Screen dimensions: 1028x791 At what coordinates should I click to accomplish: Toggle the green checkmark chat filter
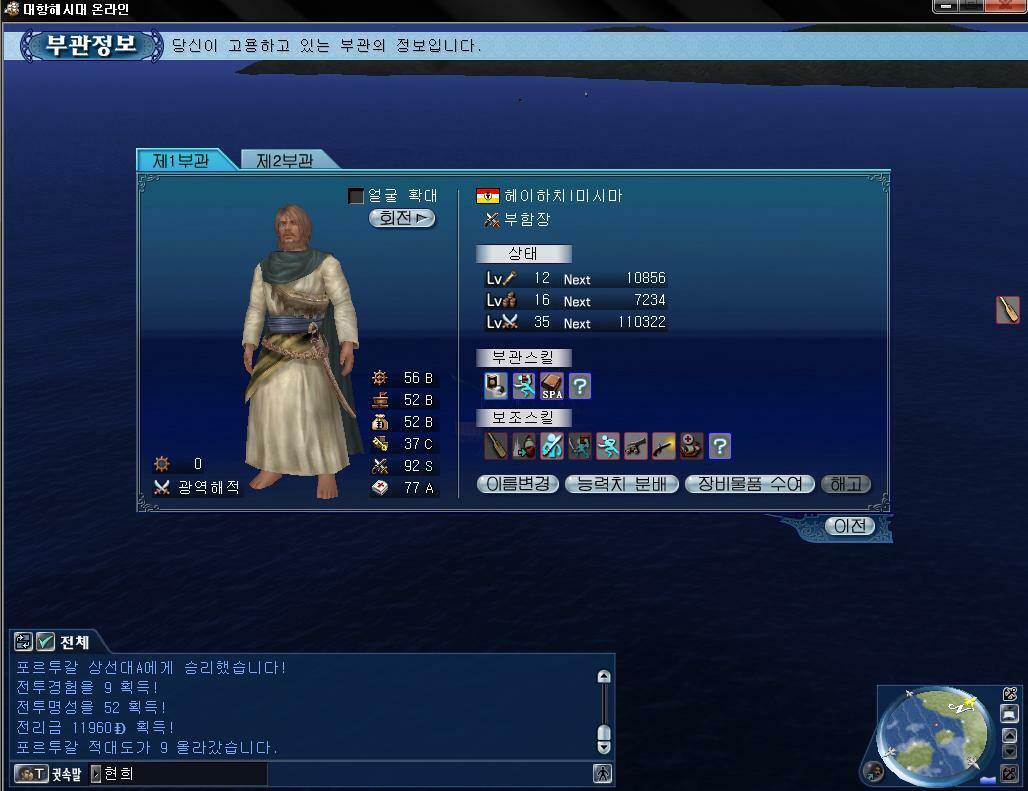tap(46, 642)
